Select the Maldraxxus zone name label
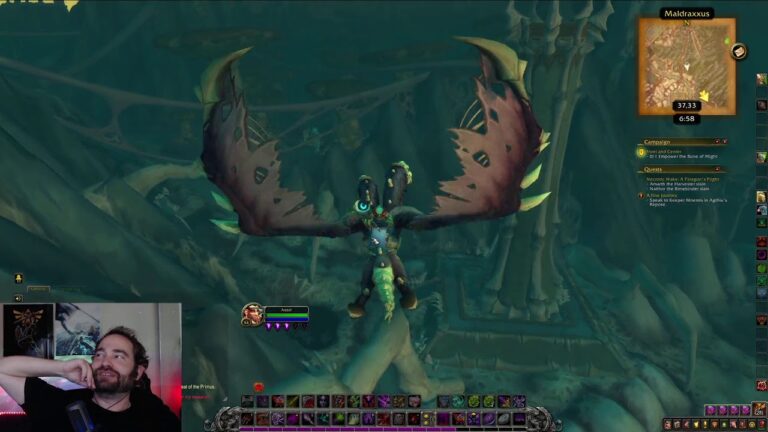Screen dimensions: 768x432 tap(686, 14)
